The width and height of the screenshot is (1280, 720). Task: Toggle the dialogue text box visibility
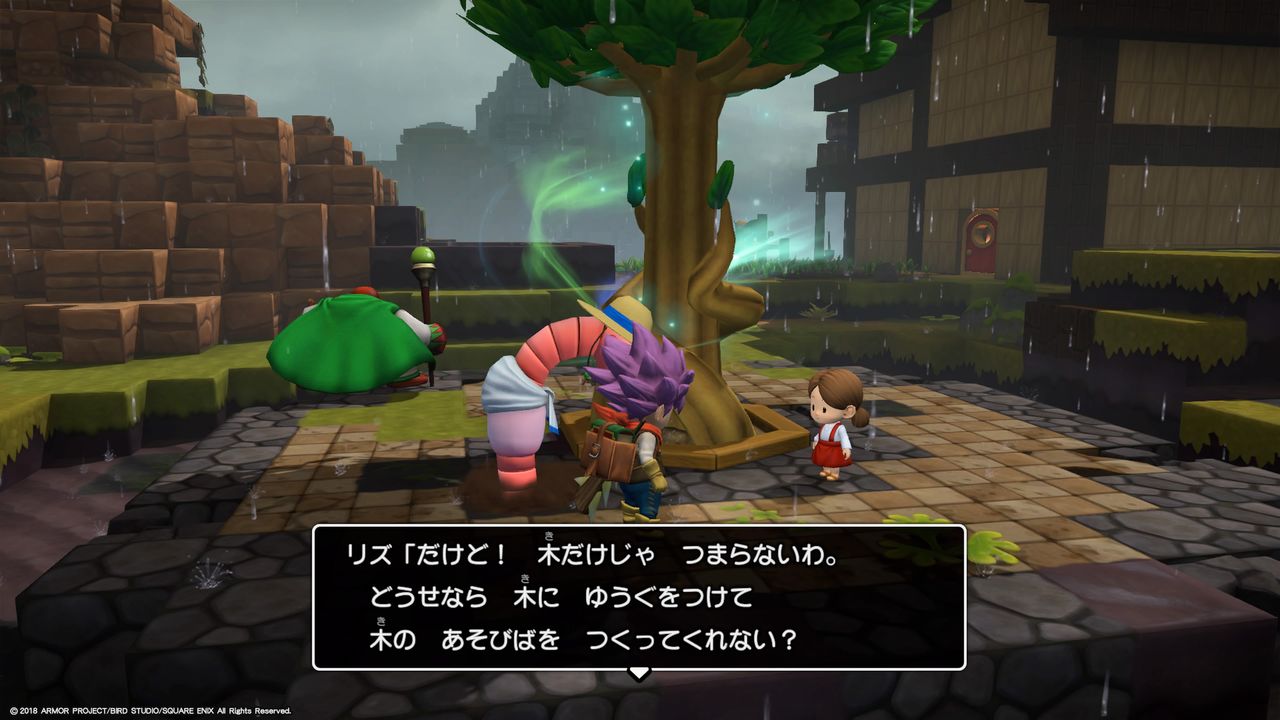pyautogui.click(x=637, y=590)
